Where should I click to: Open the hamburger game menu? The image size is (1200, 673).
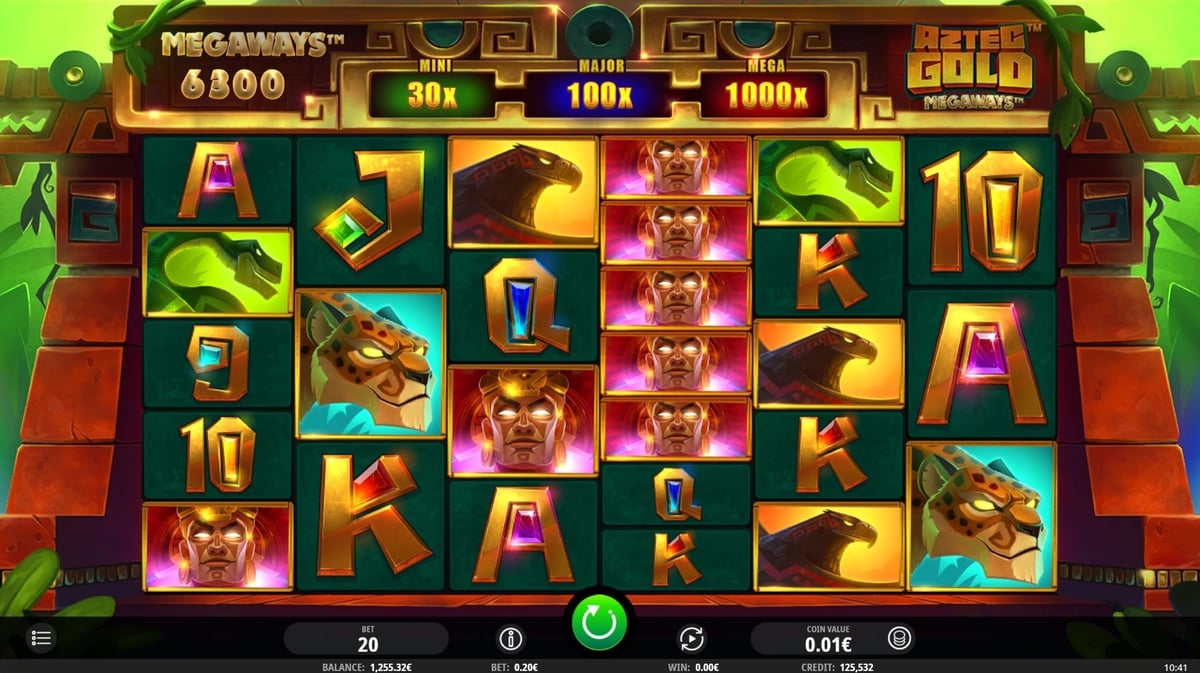click(43, 637)
